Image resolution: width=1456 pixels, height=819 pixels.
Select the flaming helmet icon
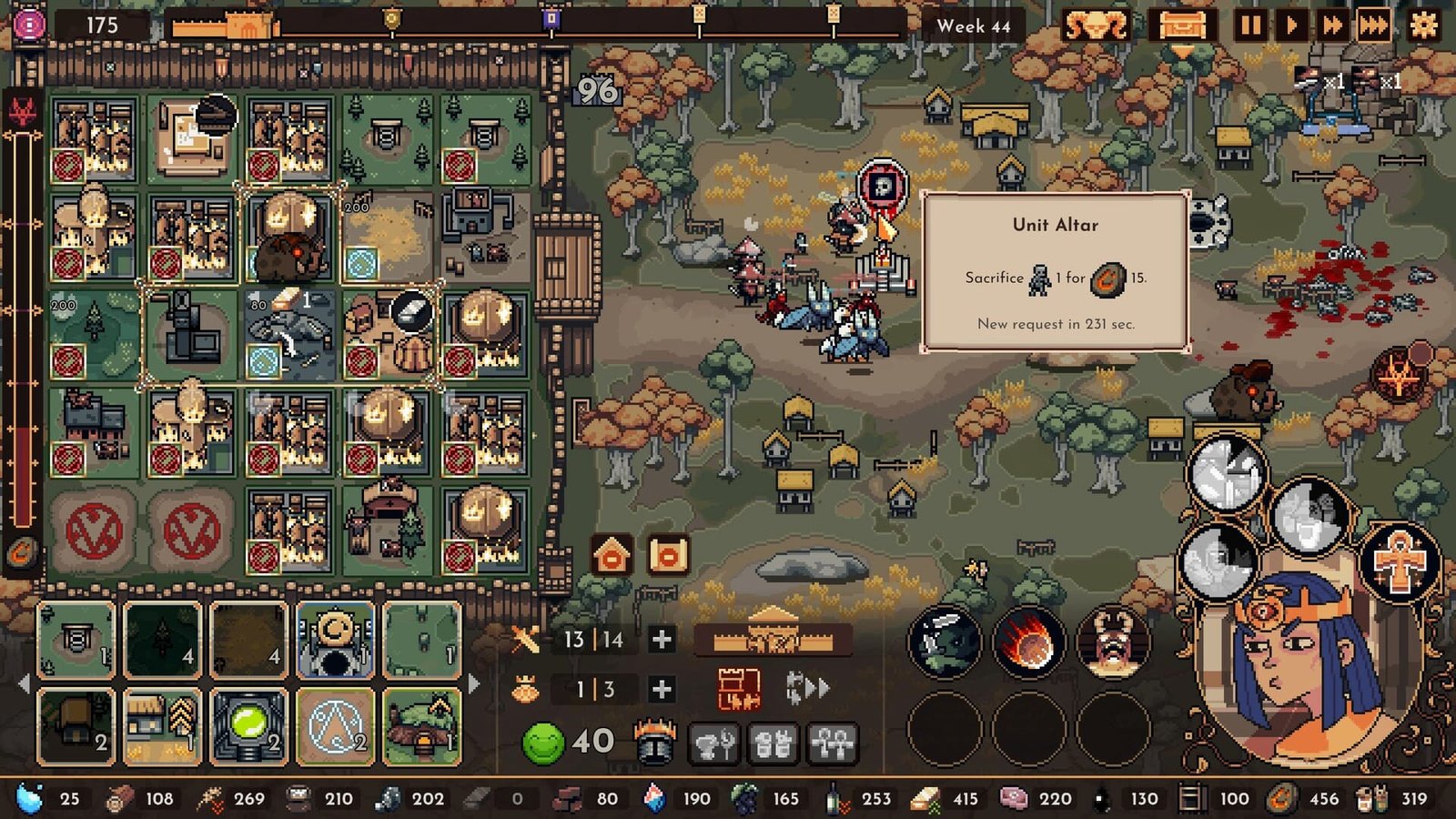click(x=653, y=743)
